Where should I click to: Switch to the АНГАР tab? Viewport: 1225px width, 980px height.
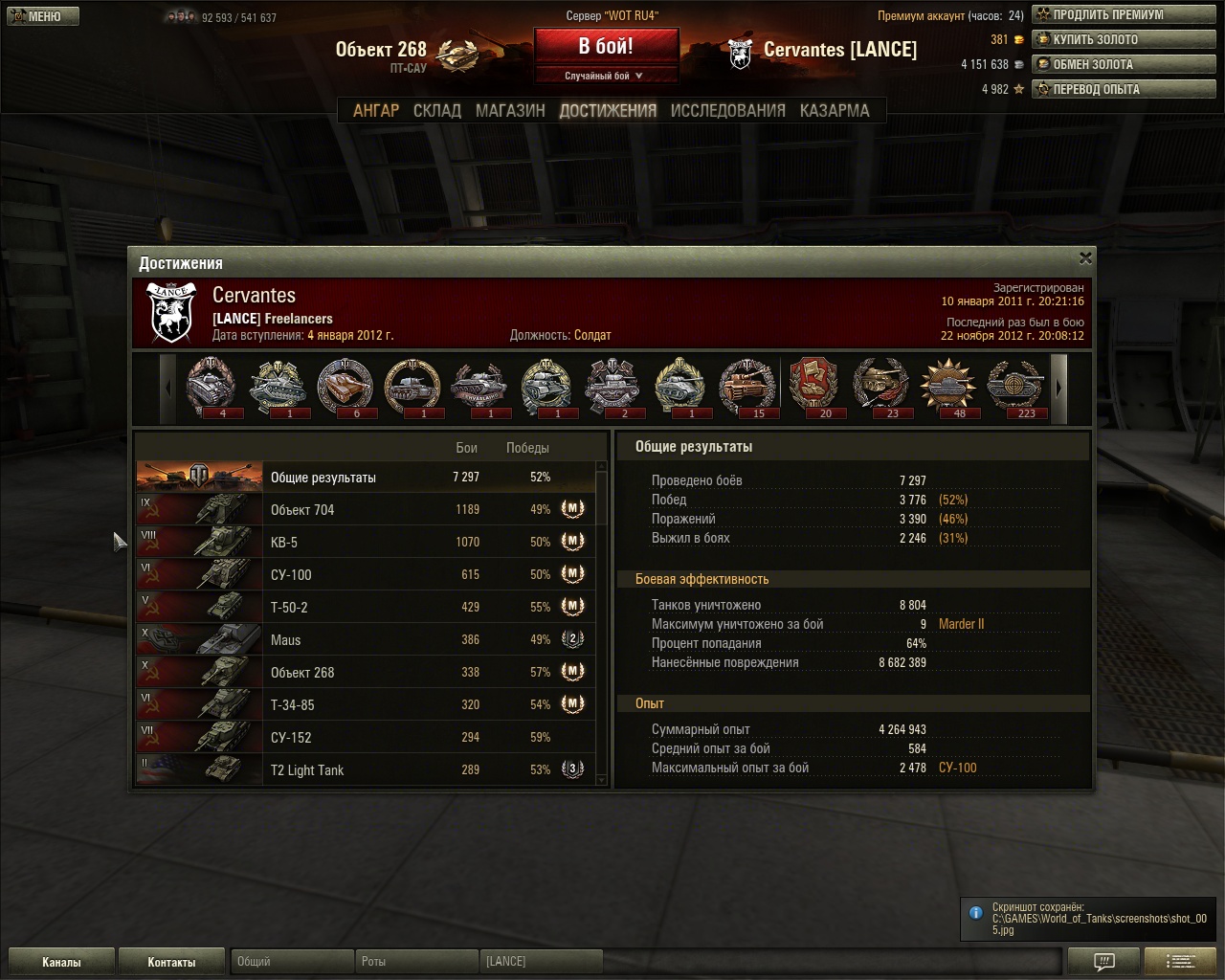coord(376,111)
